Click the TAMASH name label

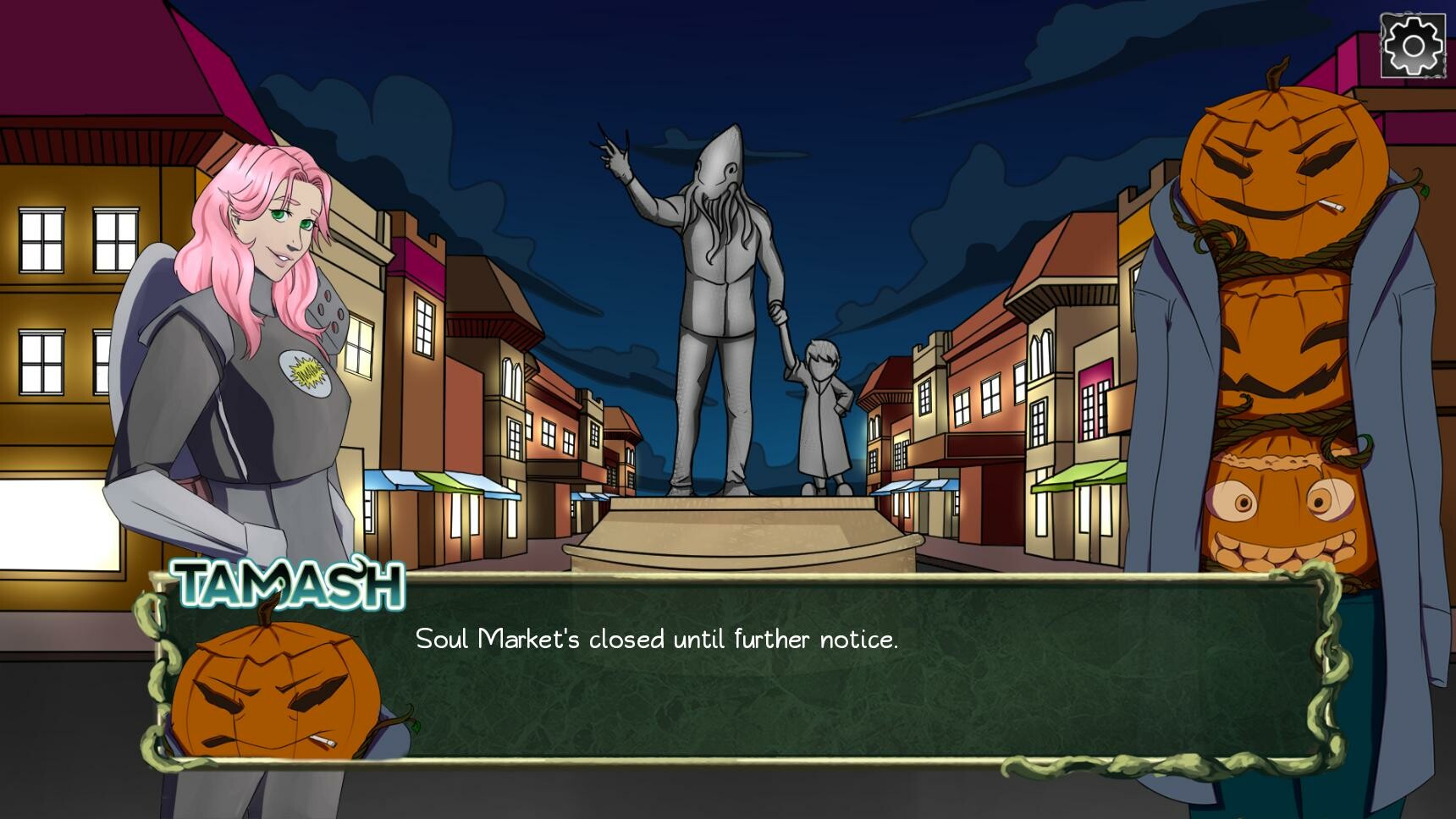pos(288,582)
